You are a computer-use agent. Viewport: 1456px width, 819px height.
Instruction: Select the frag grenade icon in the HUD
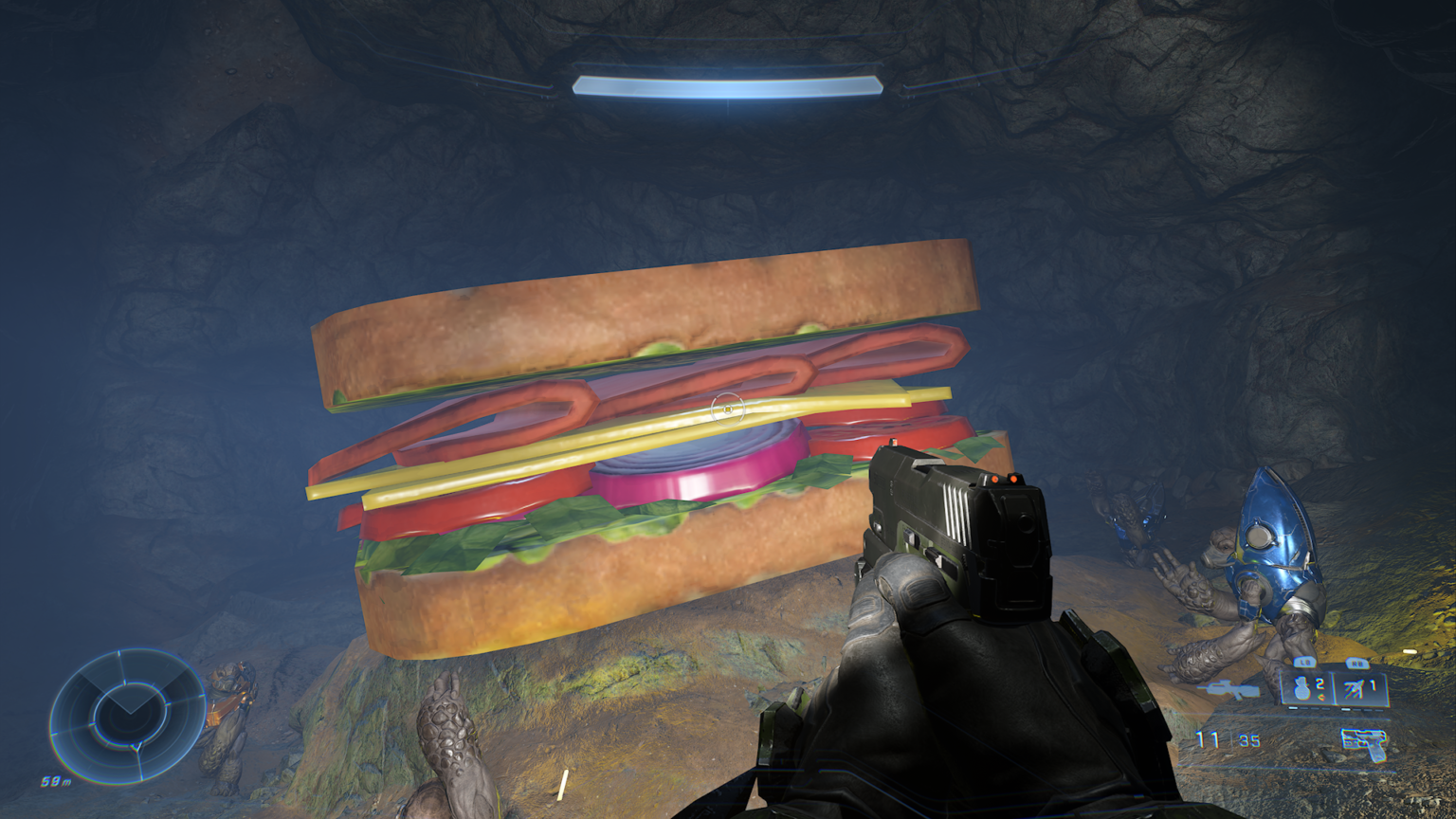(x=1301, y=688)
